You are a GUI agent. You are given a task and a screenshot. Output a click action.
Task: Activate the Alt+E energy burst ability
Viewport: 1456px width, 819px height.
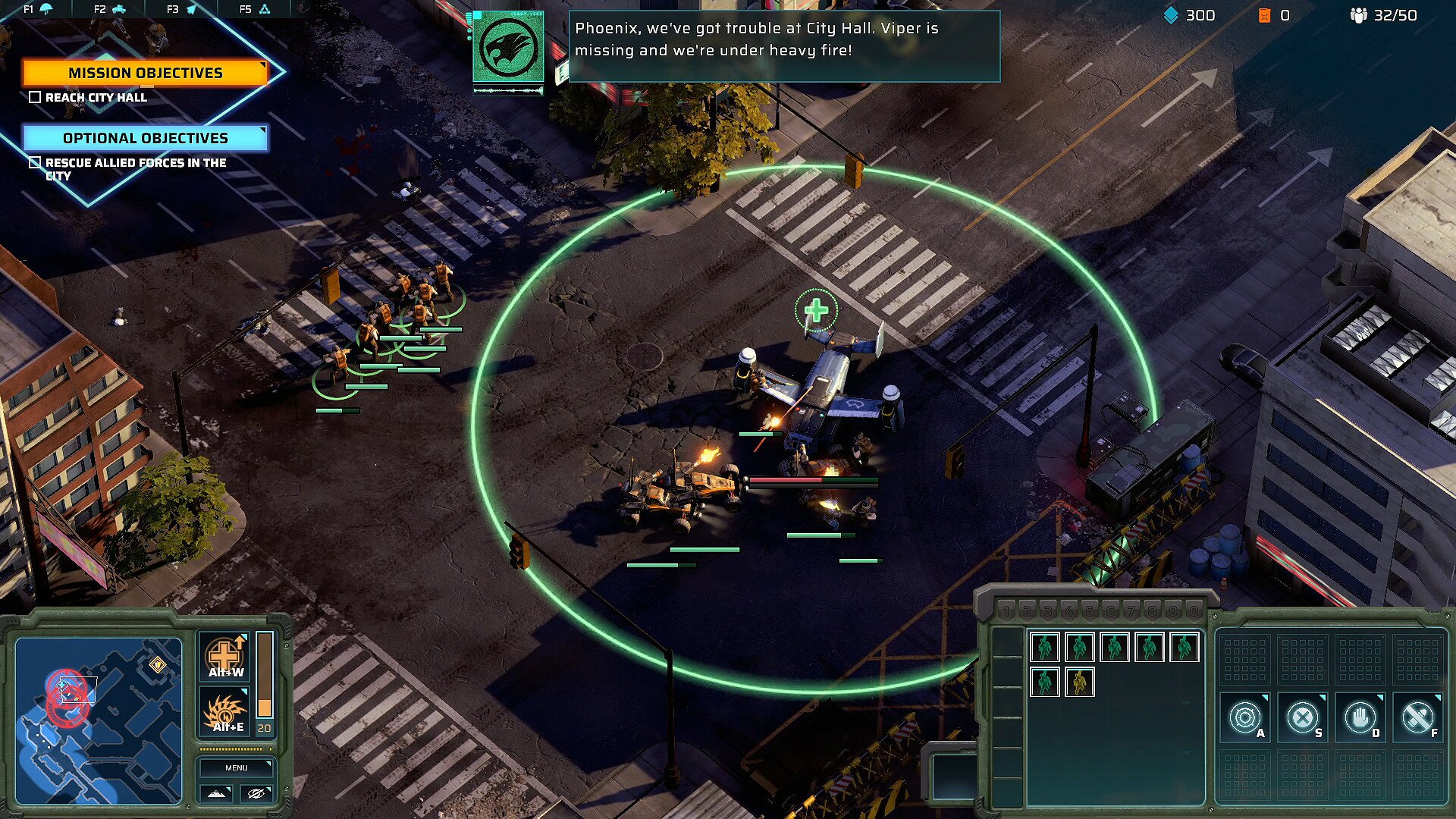[x=225, y=713]
